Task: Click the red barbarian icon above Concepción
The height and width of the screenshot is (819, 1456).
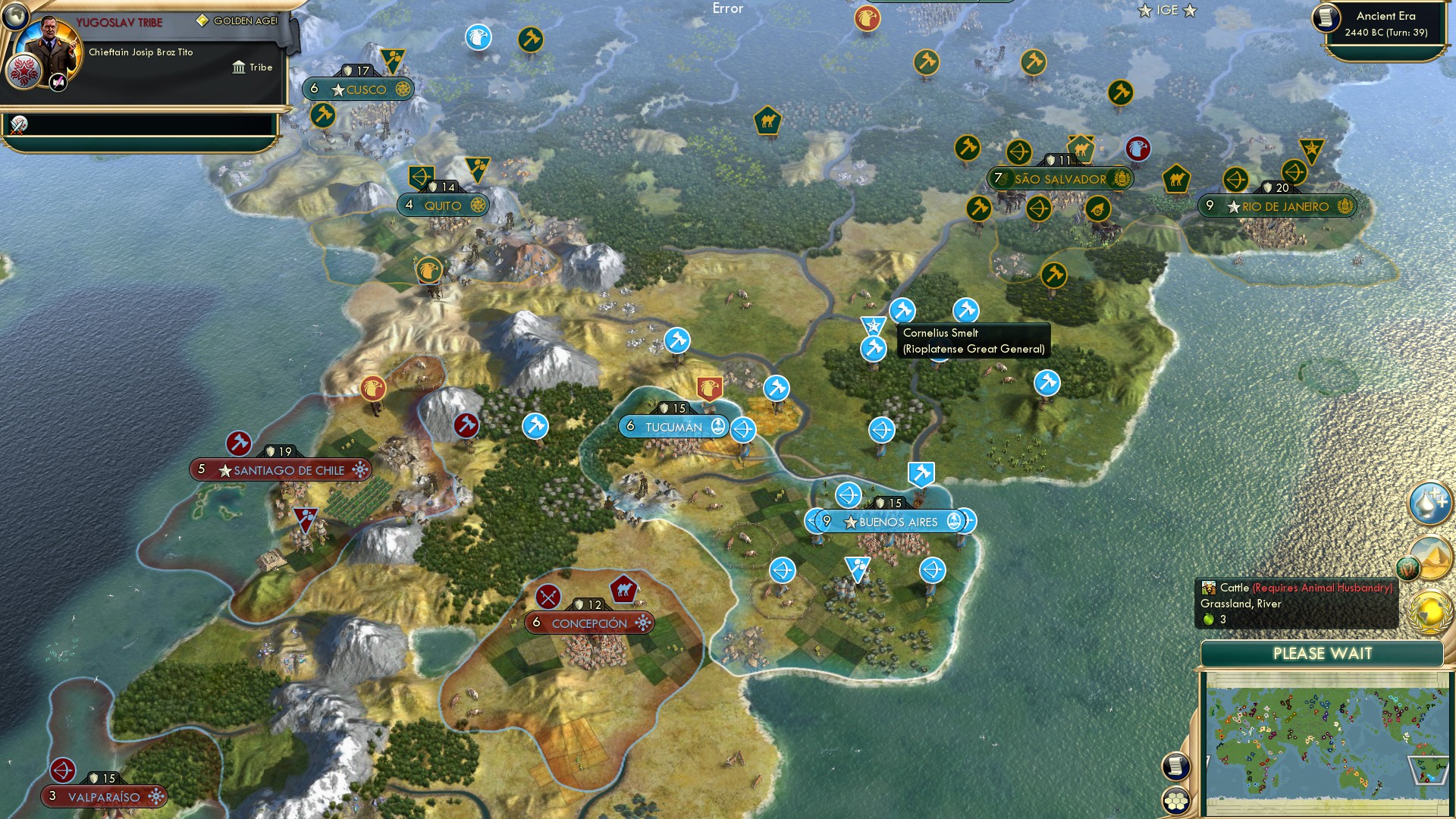Action: coord(548,597)
